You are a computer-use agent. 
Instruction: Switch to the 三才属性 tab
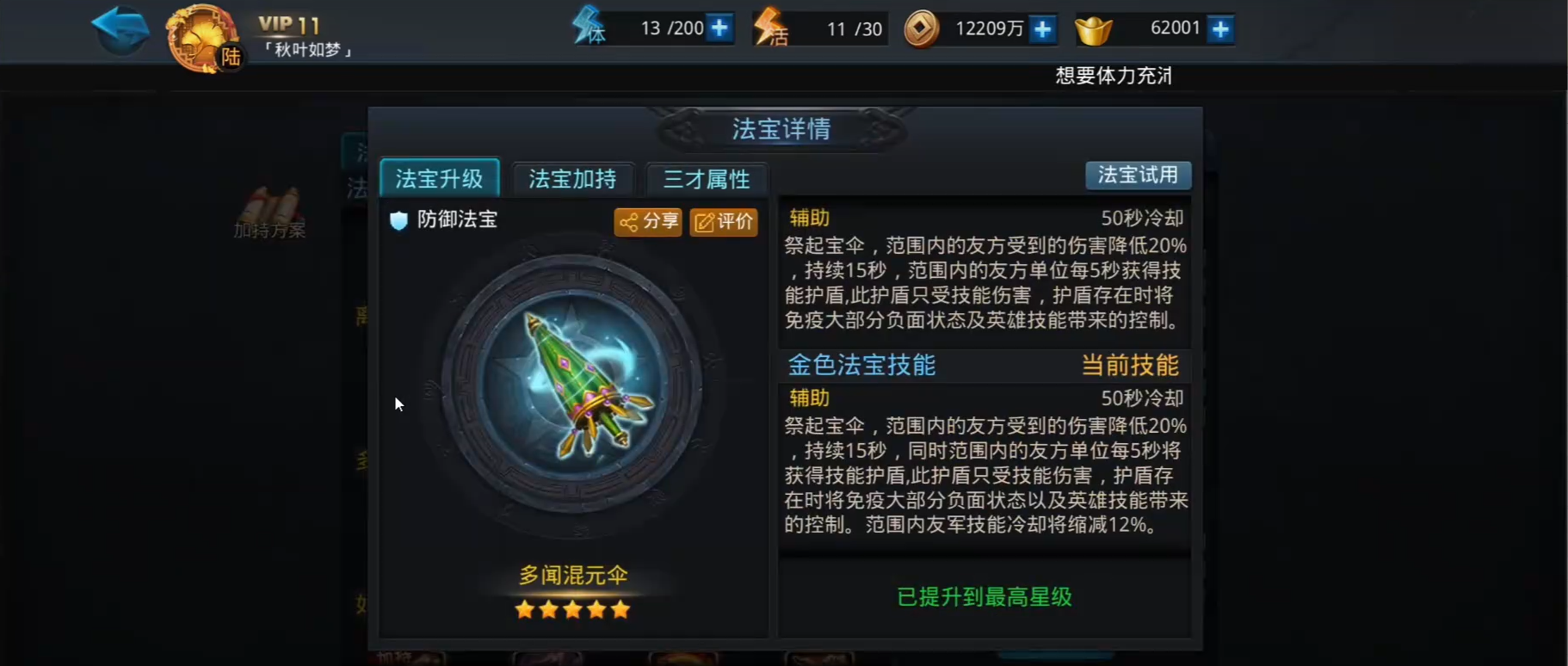(707, 180)
